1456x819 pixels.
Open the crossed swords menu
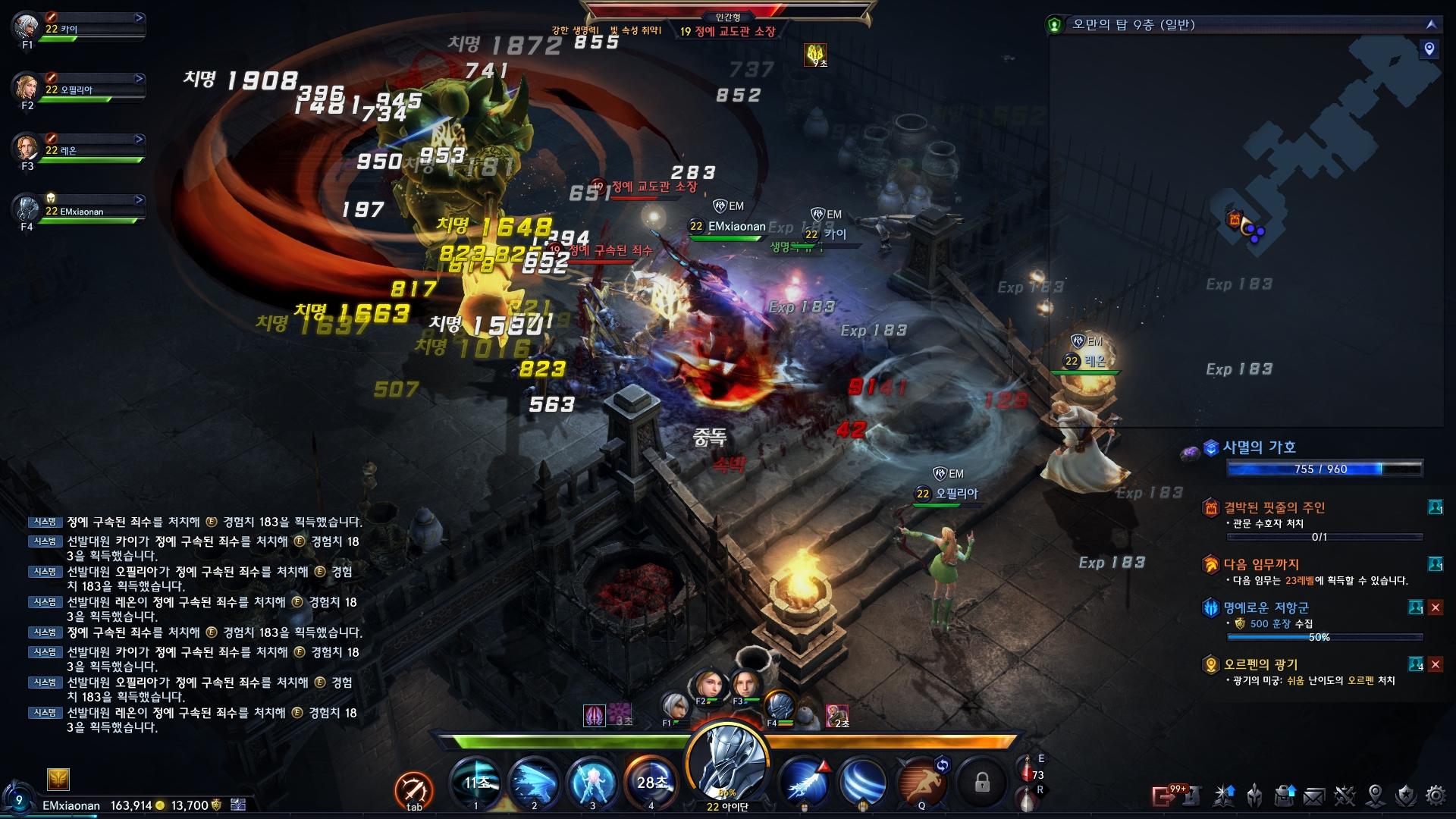click(x=1345, y=795)
